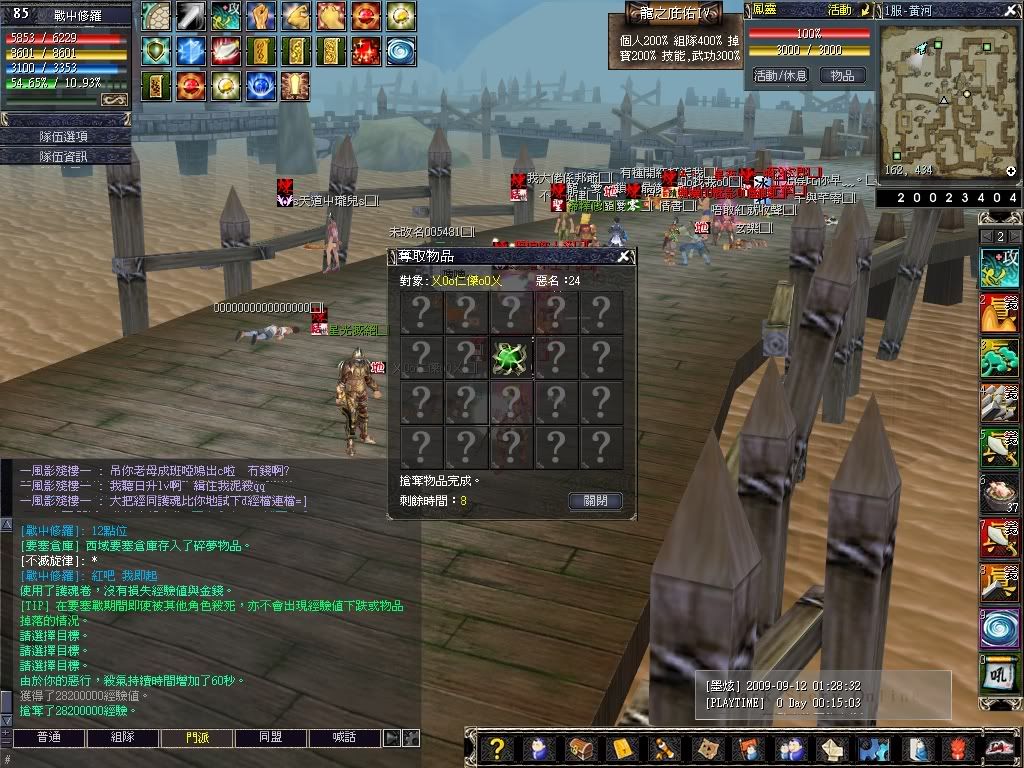The width and height of the screenshot is (1024, 768).
Task: Zoom the minimap with the plus button
Action: click(1011, 171)
